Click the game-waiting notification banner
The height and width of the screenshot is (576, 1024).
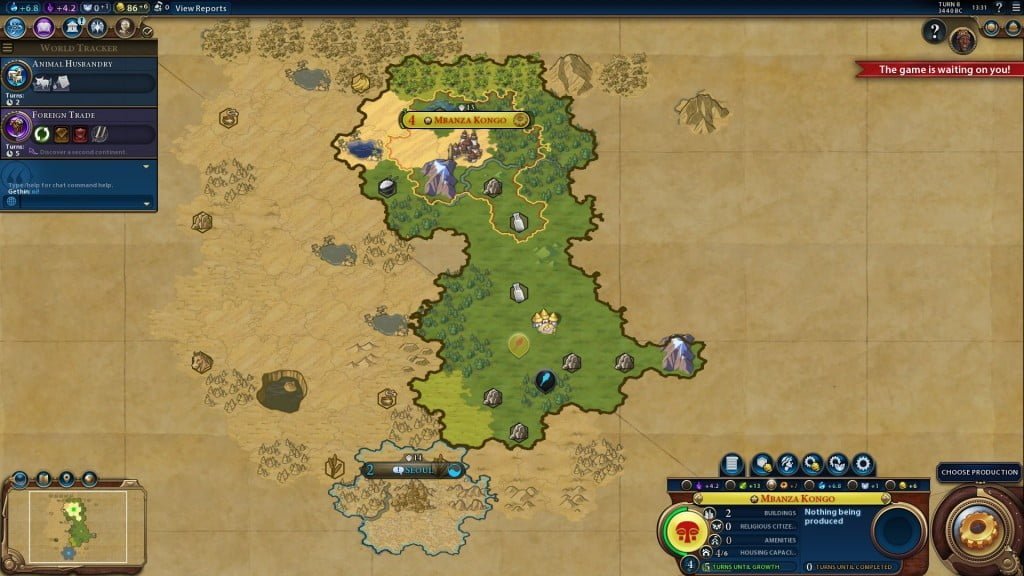(x=939, y=70)
